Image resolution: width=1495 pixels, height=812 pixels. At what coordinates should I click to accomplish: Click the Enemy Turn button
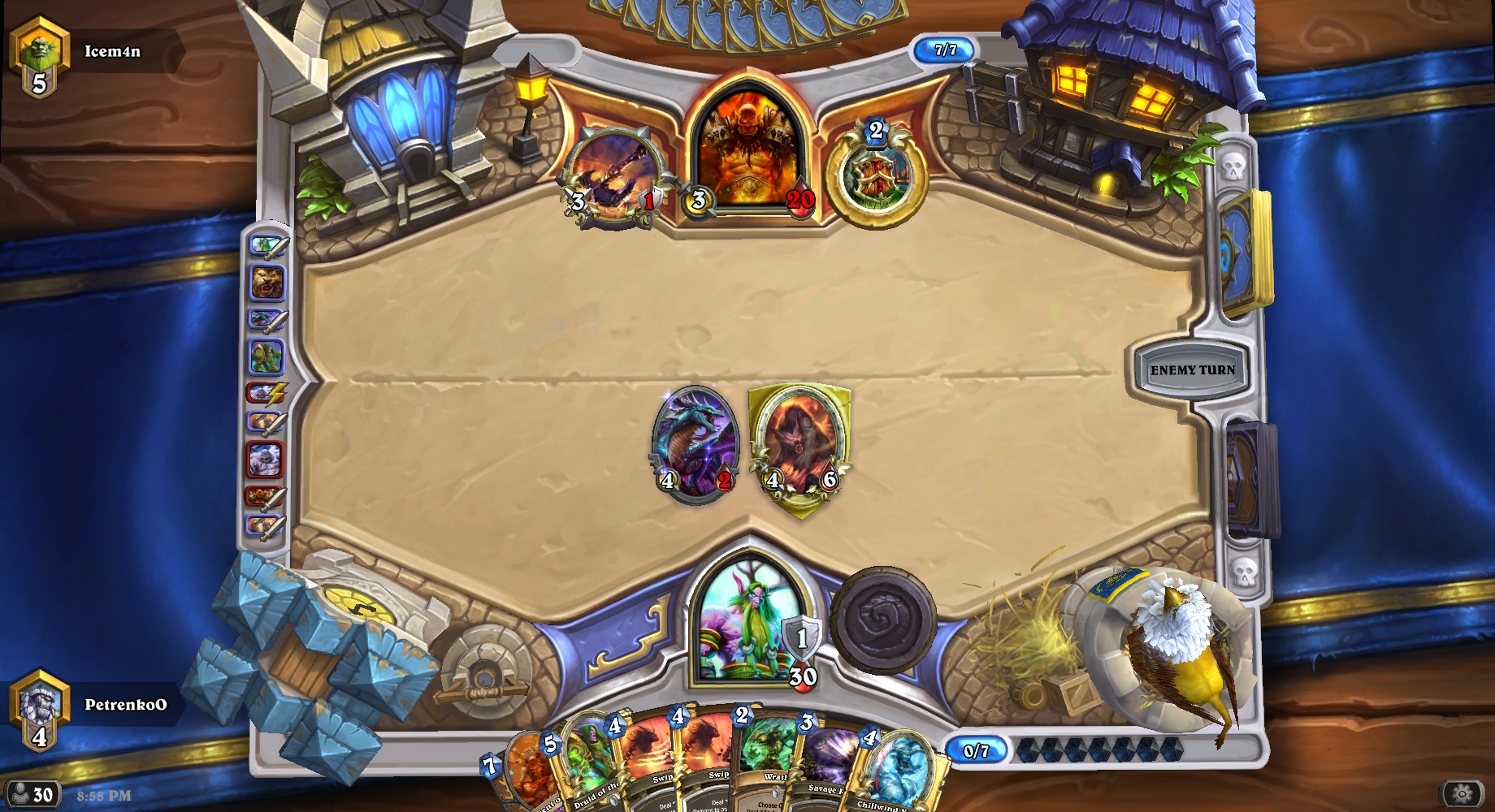click(x=1192, y=370)
